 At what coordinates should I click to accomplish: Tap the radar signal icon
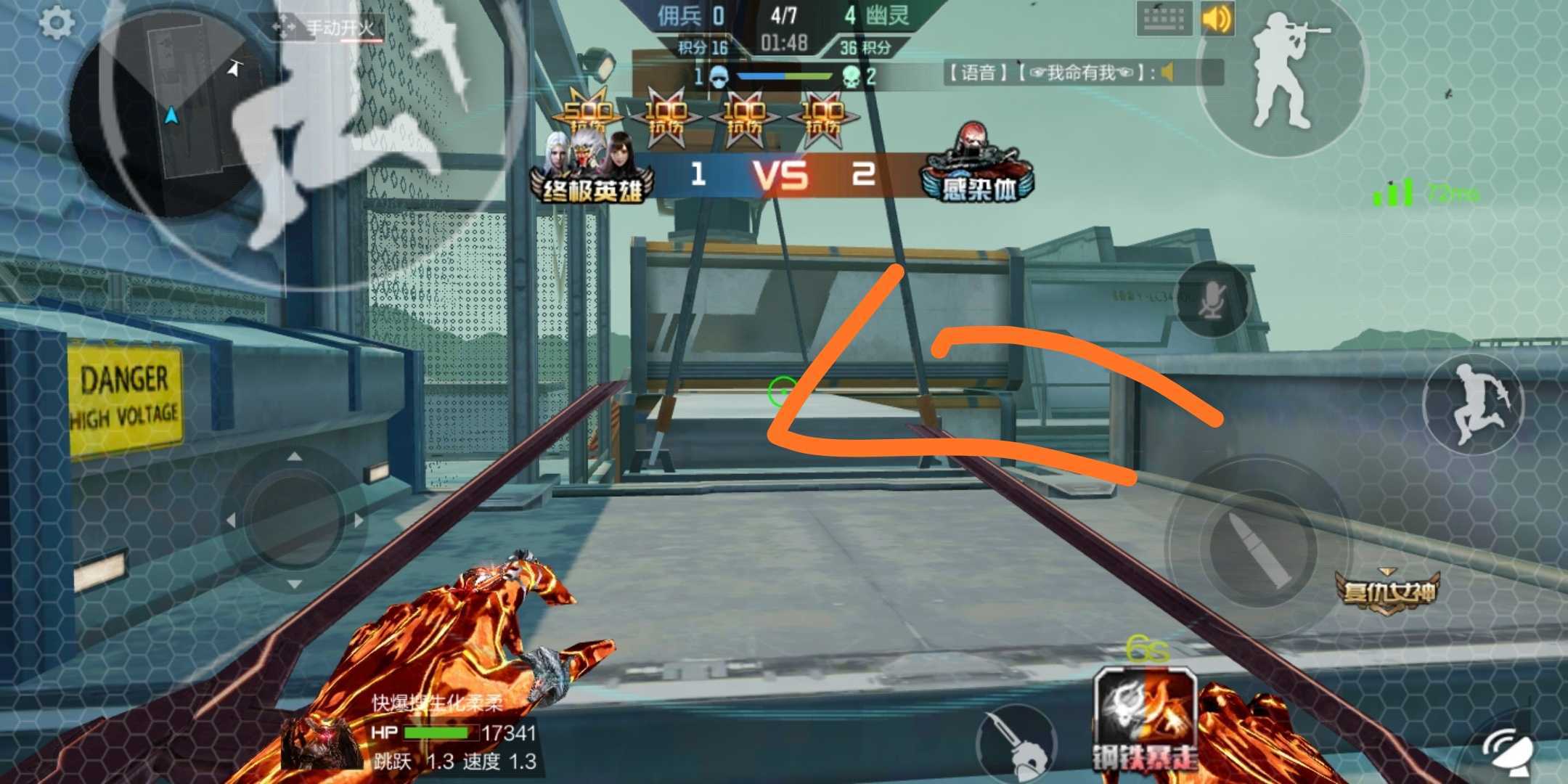pyautogui.click(x=1508, y=752)
